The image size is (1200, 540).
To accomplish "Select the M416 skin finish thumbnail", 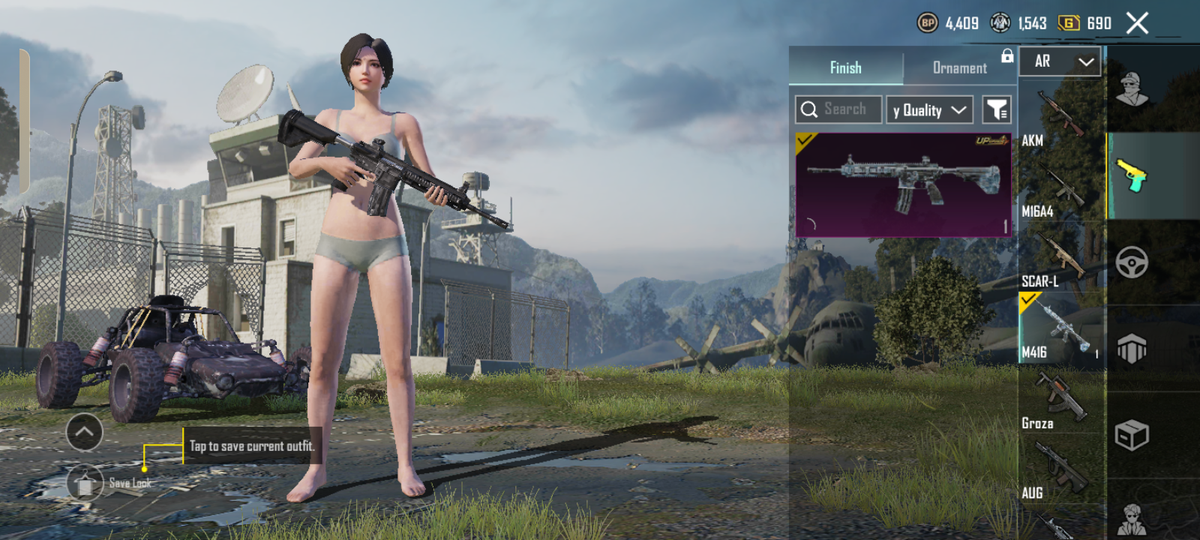I will 903,185.
